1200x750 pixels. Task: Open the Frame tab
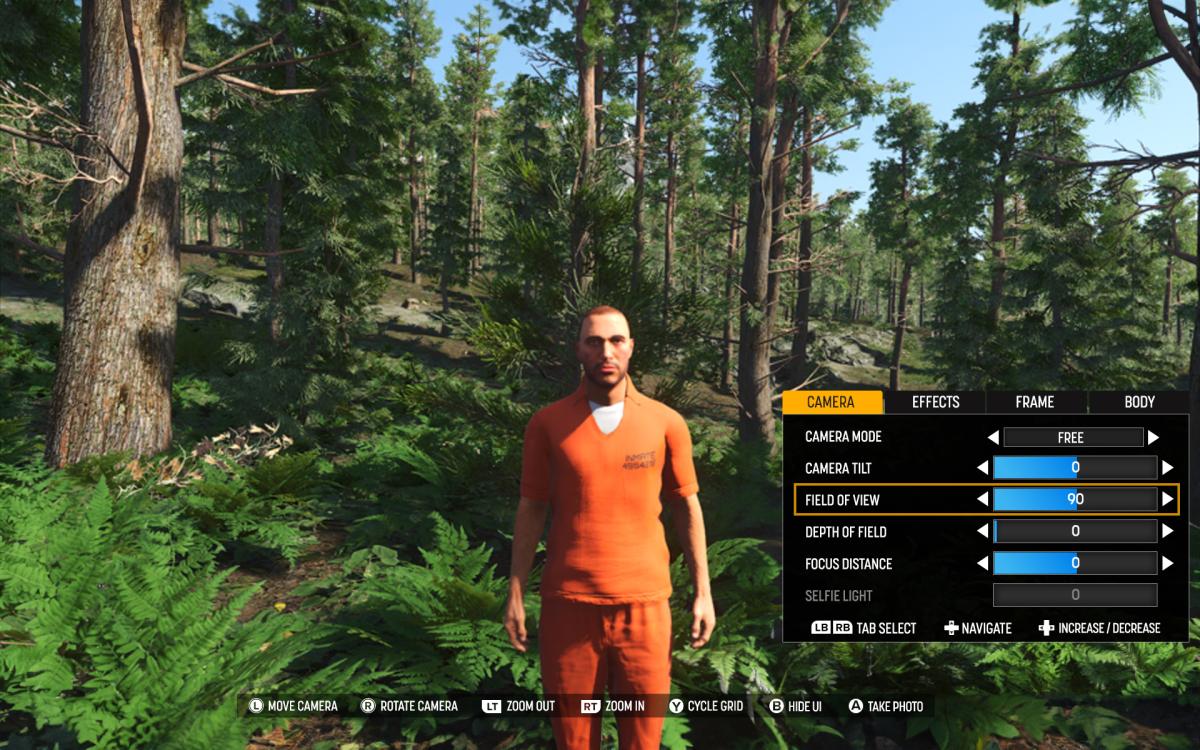[x=1034, y=402]
